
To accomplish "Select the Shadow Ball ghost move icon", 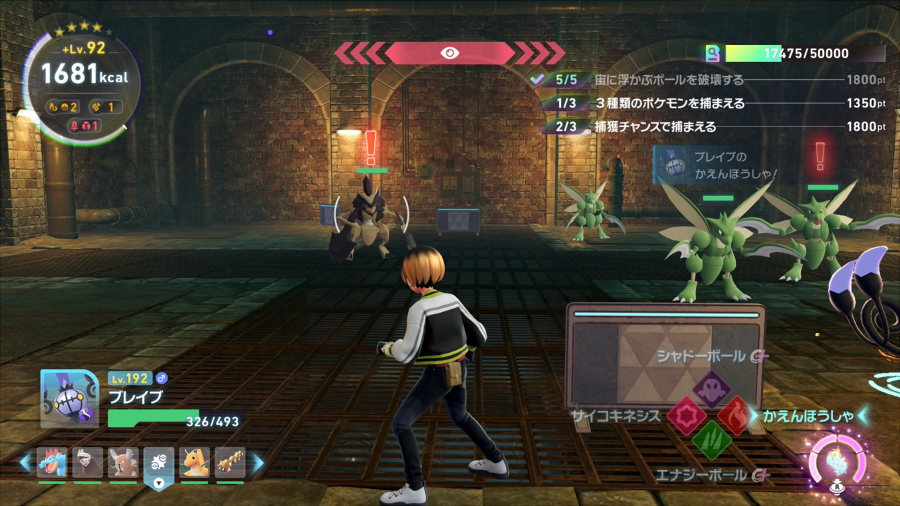I will 711,388.
